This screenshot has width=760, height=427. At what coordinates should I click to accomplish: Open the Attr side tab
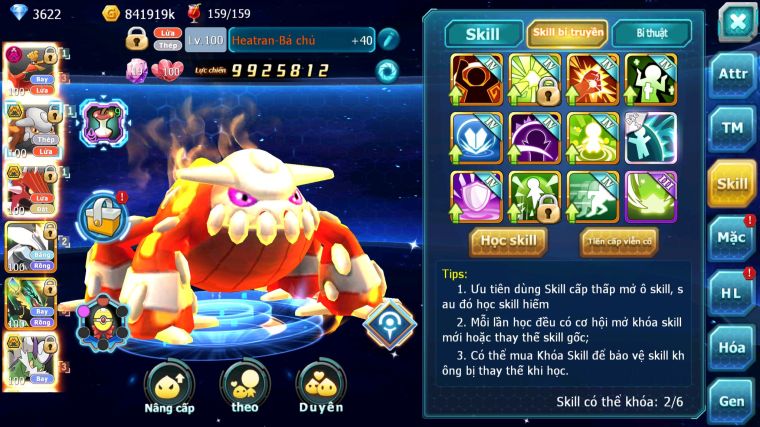pos(732,76)
